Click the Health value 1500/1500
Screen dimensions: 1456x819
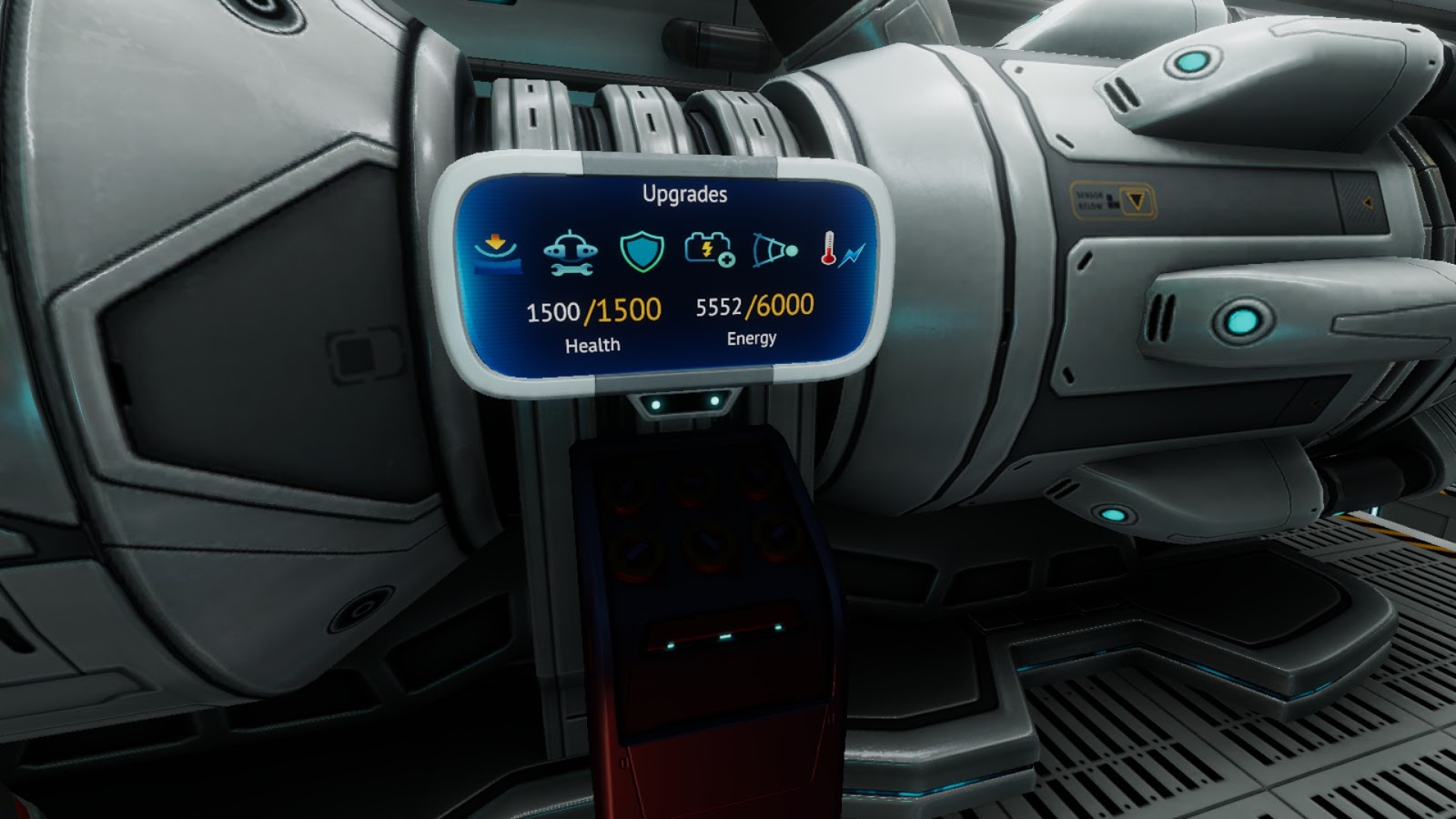pyautogui.click(x=591, y=311)
